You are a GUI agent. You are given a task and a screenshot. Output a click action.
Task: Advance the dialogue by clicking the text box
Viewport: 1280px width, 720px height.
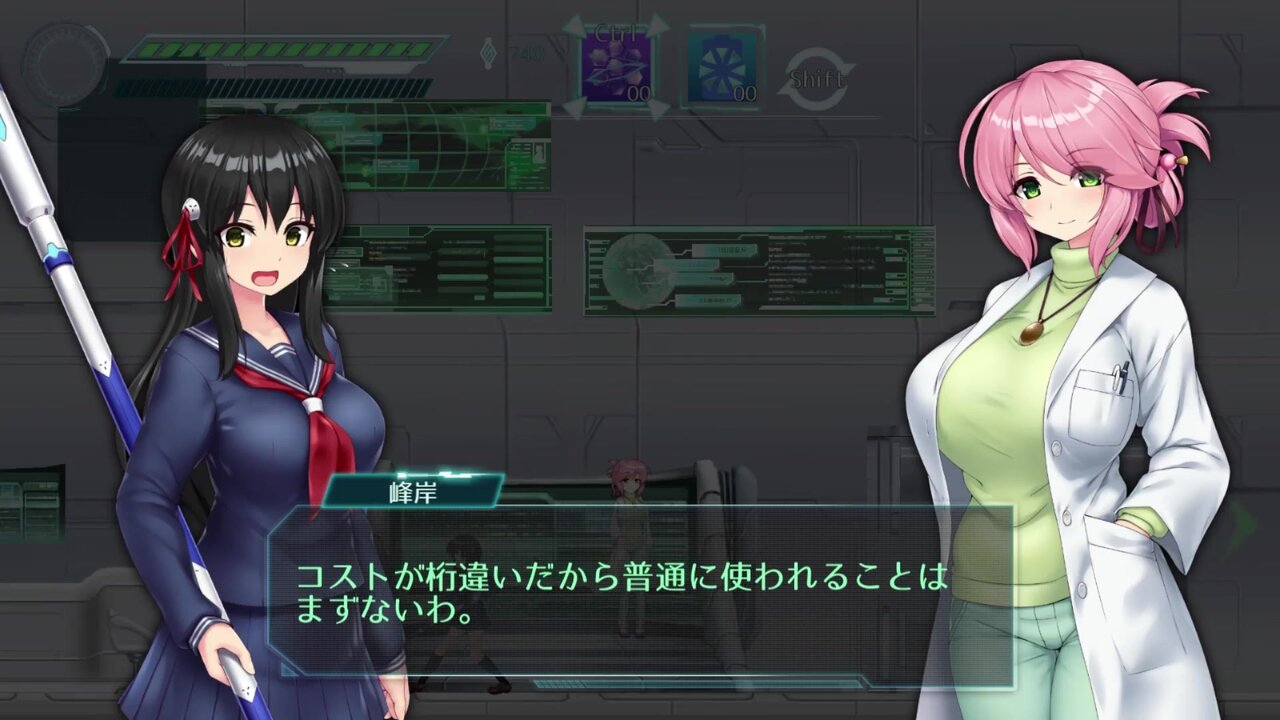point(640,595)
